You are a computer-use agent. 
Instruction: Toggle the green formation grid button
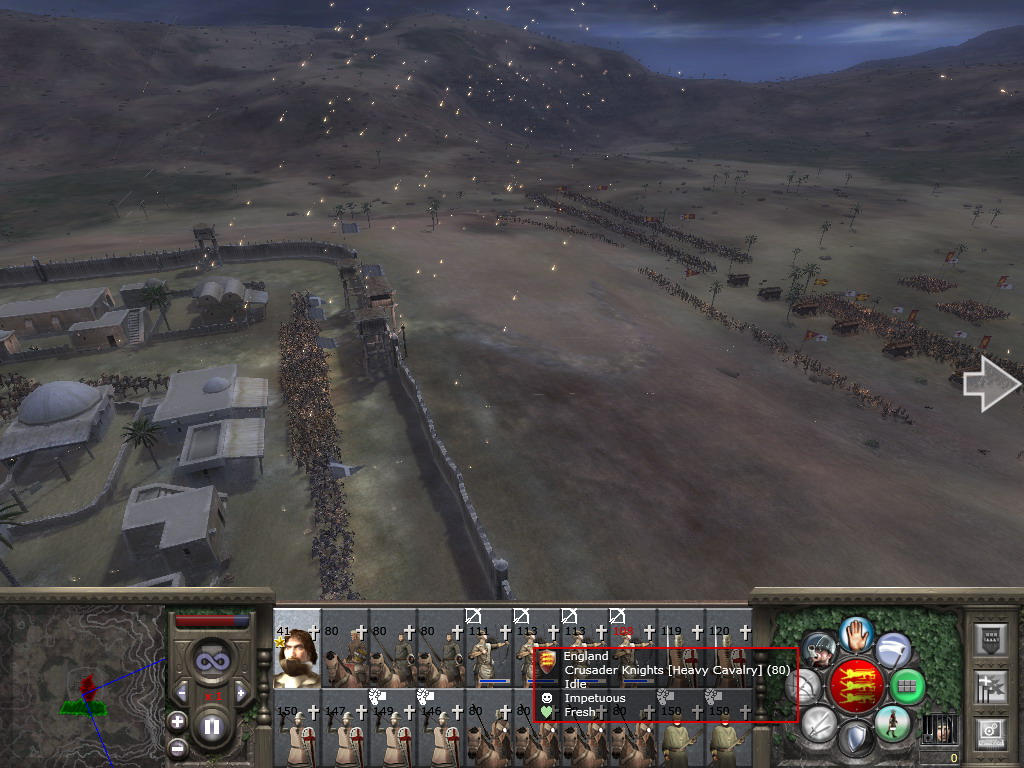907,686
